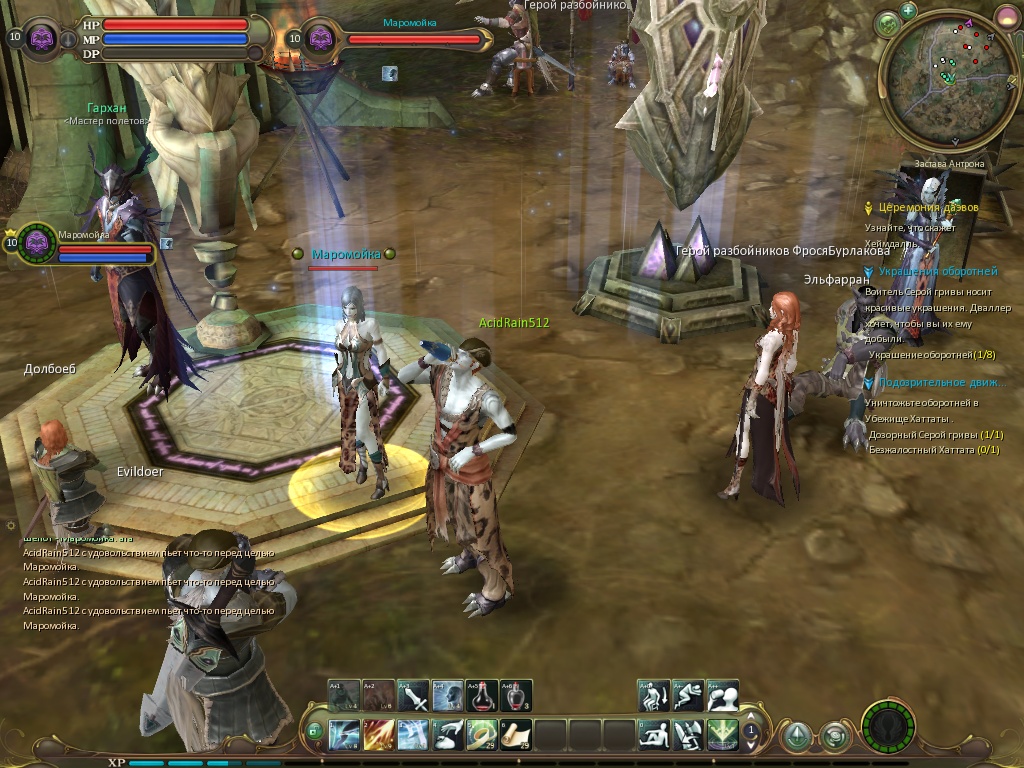Image resolution: width=1024 pixels, height=768 pixels.
Task: Use the round potion bottle with count 3
Action: tap(516, 696)
